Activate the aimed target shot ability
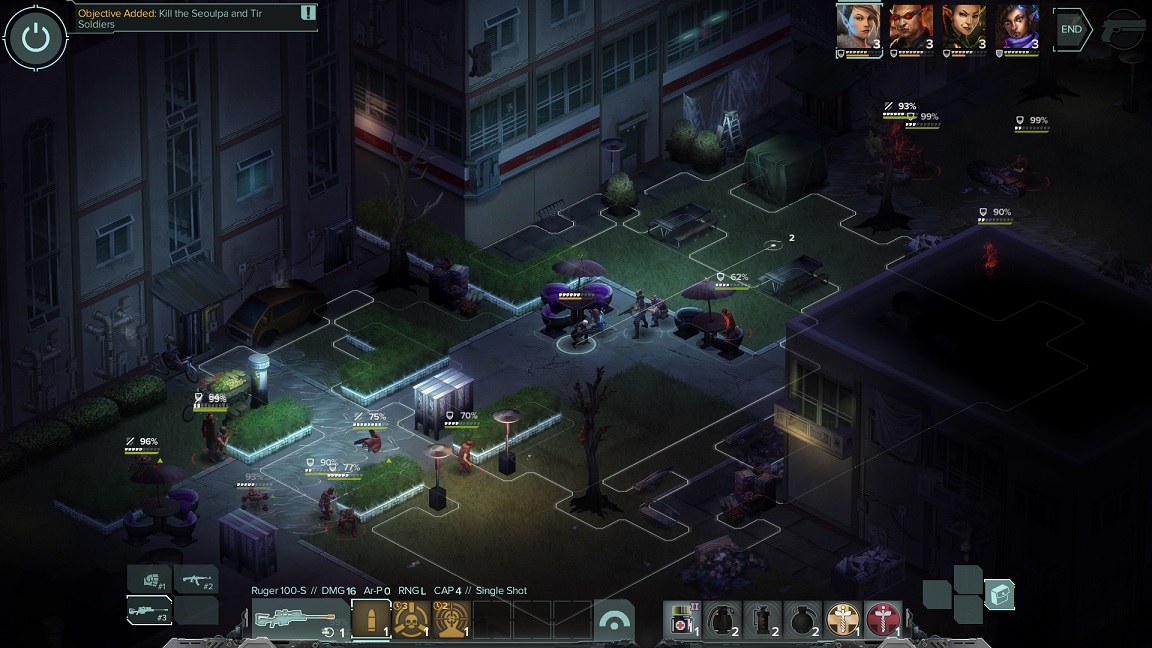The height and width of the screenshot is (648, 1152). (x=451, y=620)
